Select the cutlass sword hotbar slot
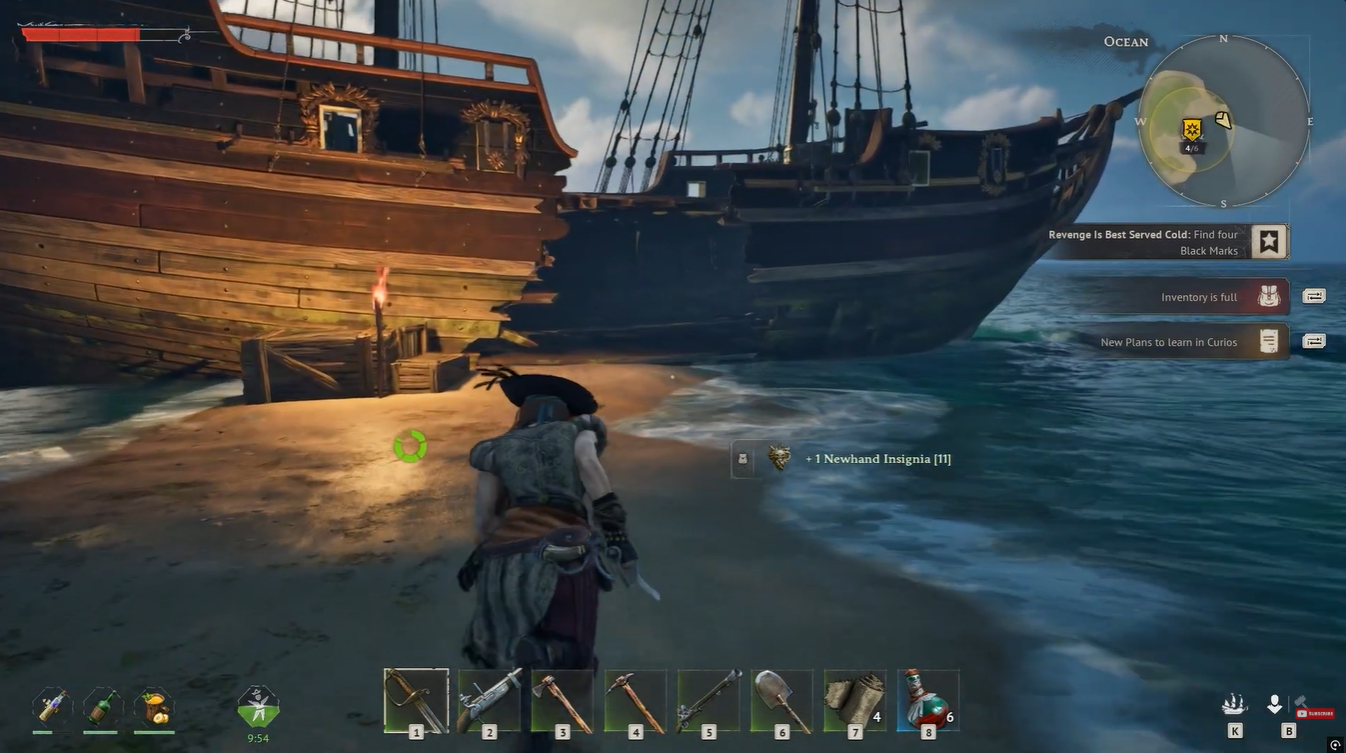1346x753 pixels. point(416,700)
